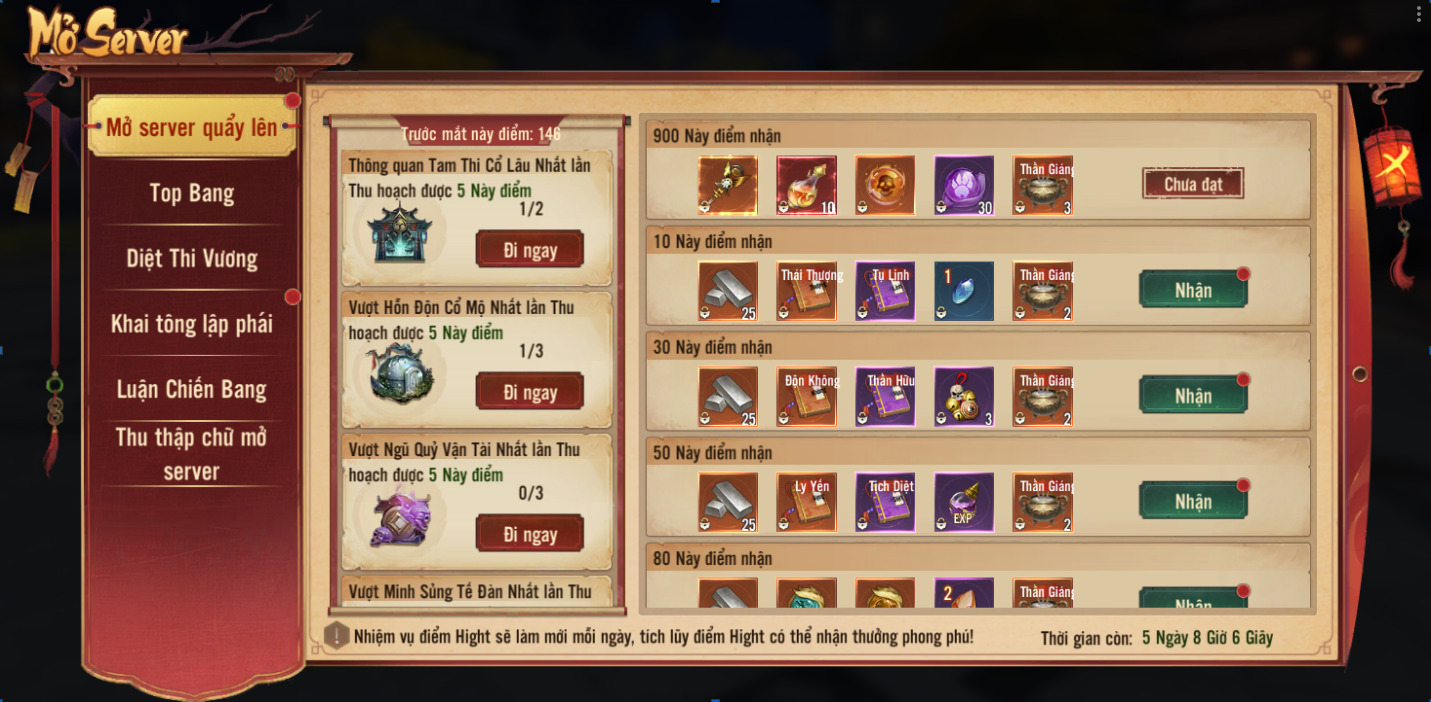Switch to the Top Bang tab
The image size is (1431, 702).
(x=191, y=193)
